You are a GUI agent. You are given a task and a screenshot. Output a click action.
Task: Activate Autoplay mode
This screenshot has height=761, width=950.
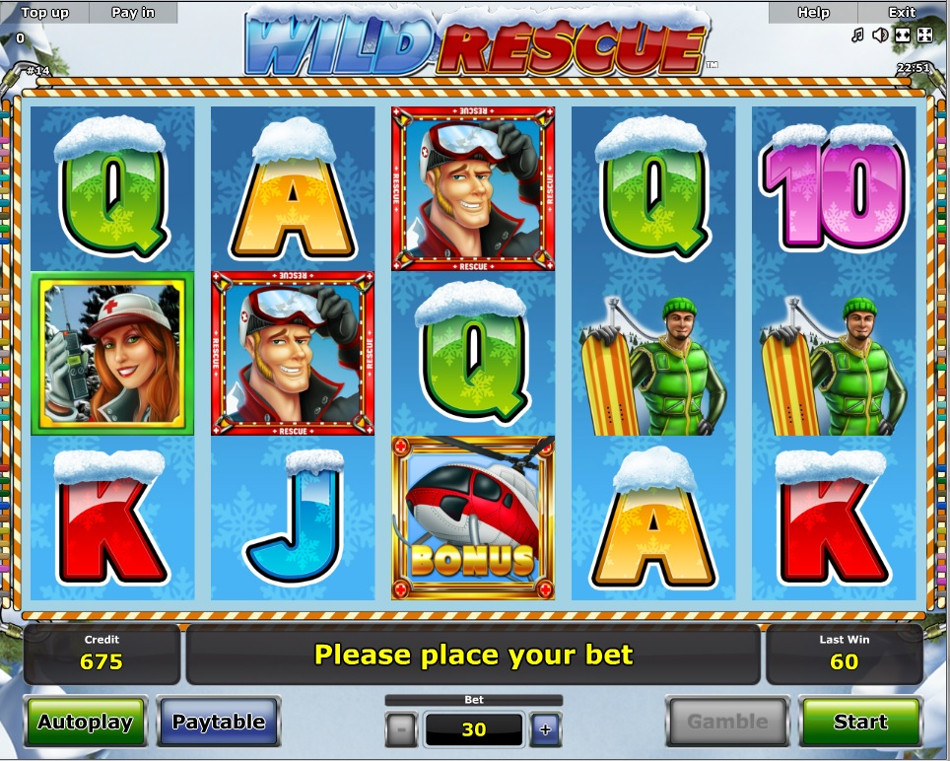tap(85, 721)
